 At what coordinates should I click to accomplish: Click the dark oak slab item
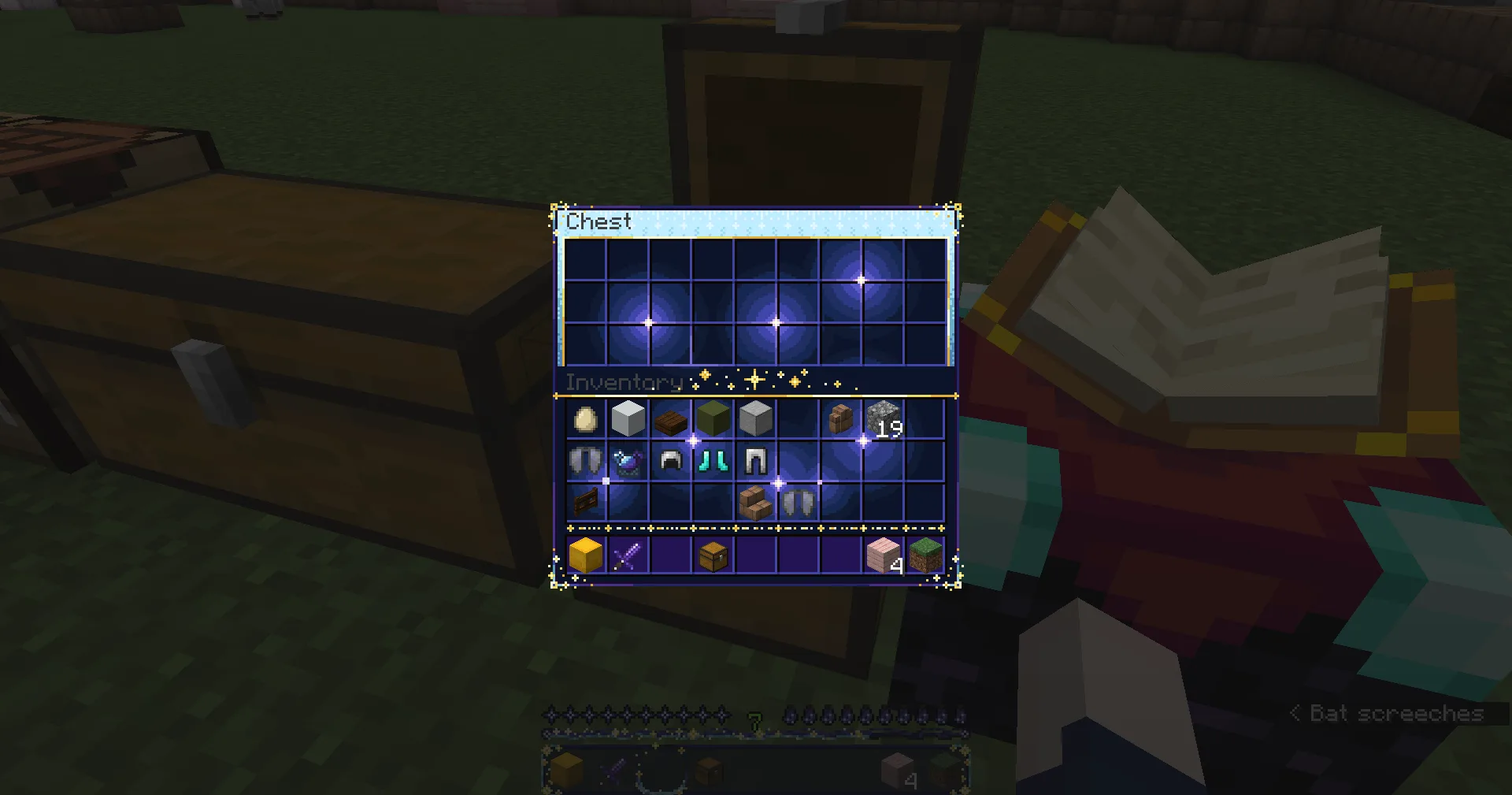coord(671,418)
